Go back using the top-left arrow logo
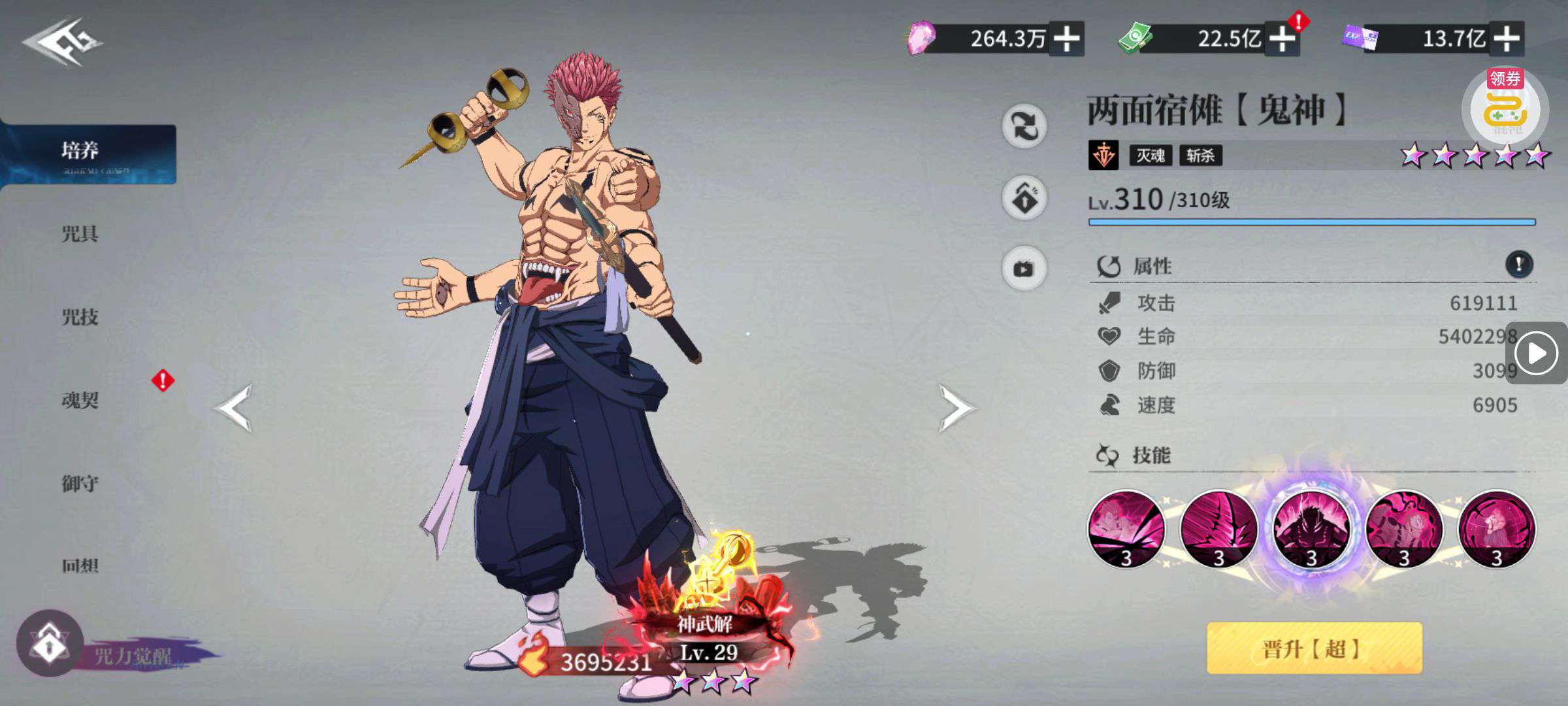Screen dimensions: 1568x706 click(63, 42)
